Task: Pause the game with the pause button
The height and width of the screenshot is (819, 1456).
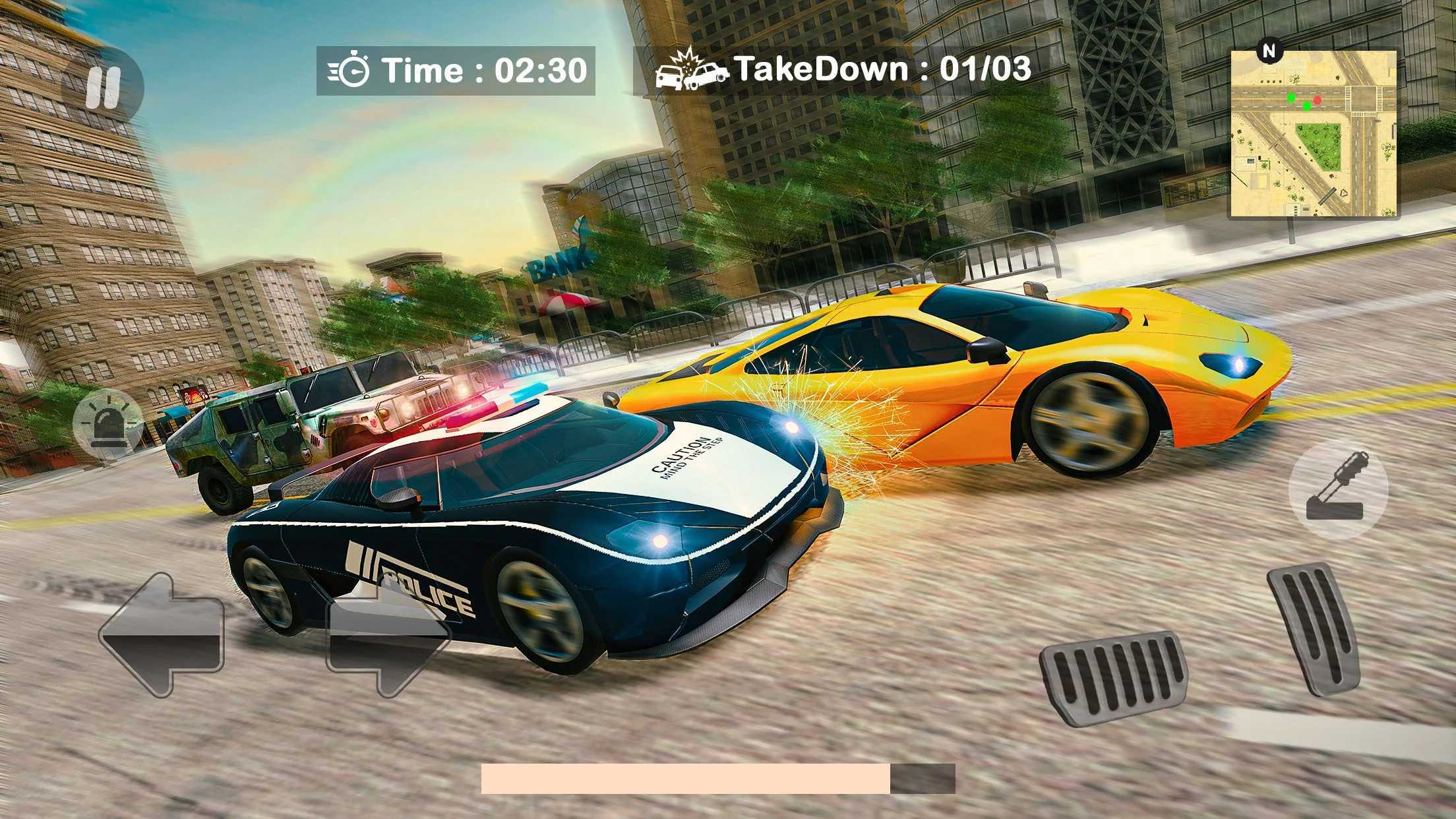Action: tap(102, 88)
